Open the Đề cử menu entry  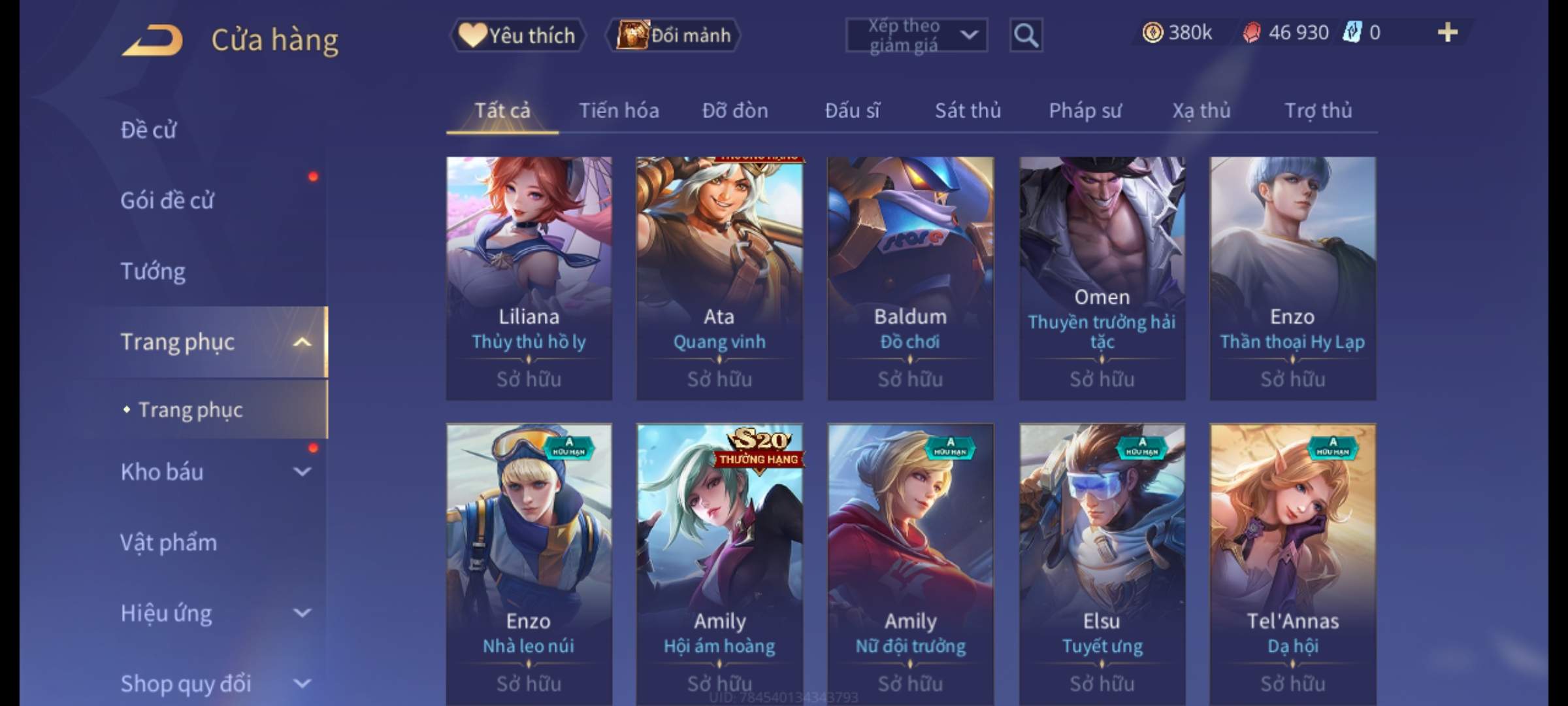tap(149, 130)
